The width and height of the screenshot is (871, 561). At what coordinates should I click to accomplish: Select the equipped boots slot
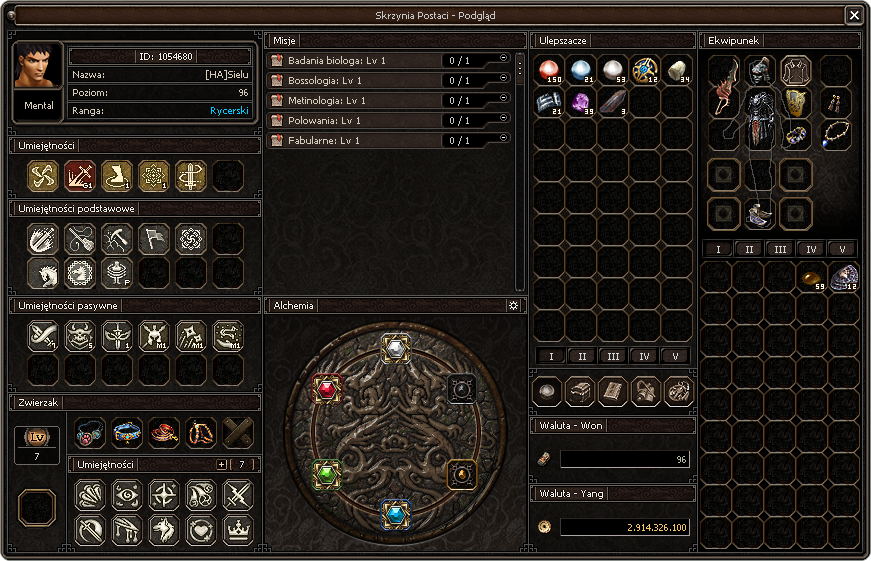[760, 212]
